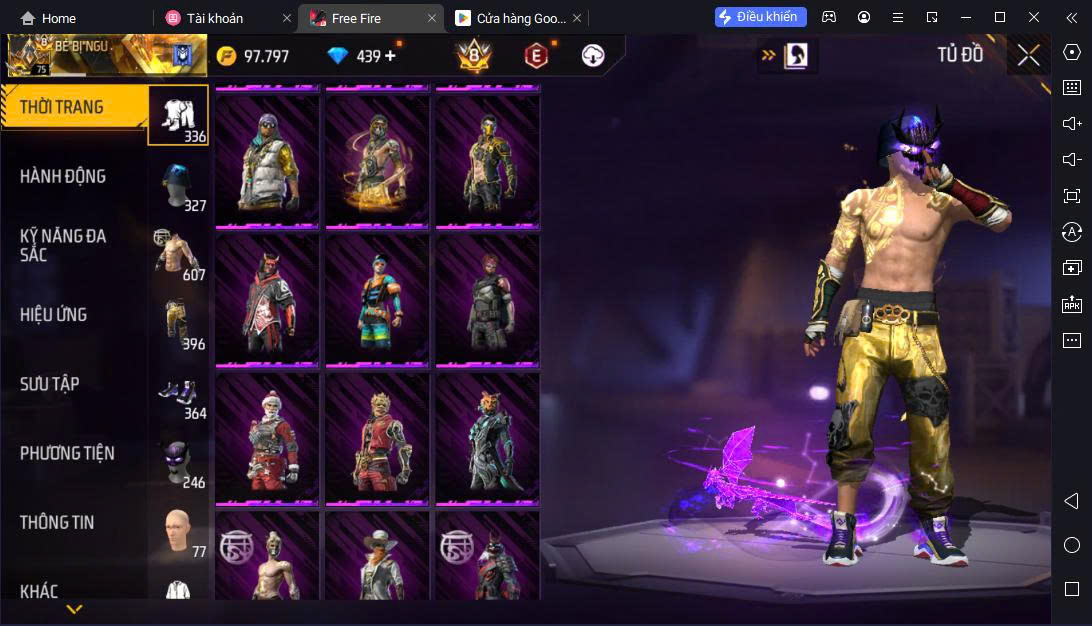Pick the red devil horned outfit
The height and width of the screenshot is (626, 1092).
pyautogui.click(x=267, y=300)
